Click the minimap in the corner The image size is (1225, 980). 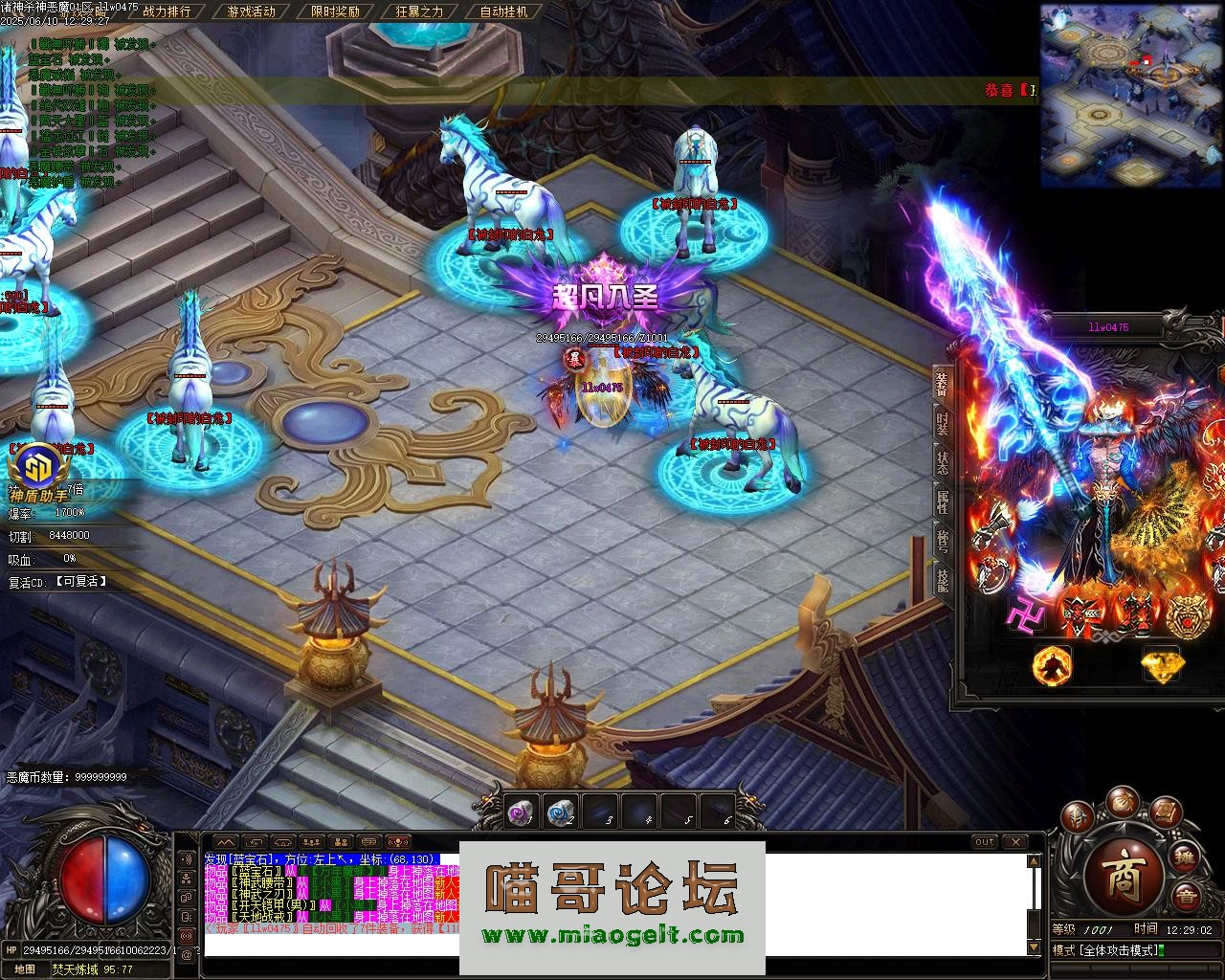(1130, 96)
